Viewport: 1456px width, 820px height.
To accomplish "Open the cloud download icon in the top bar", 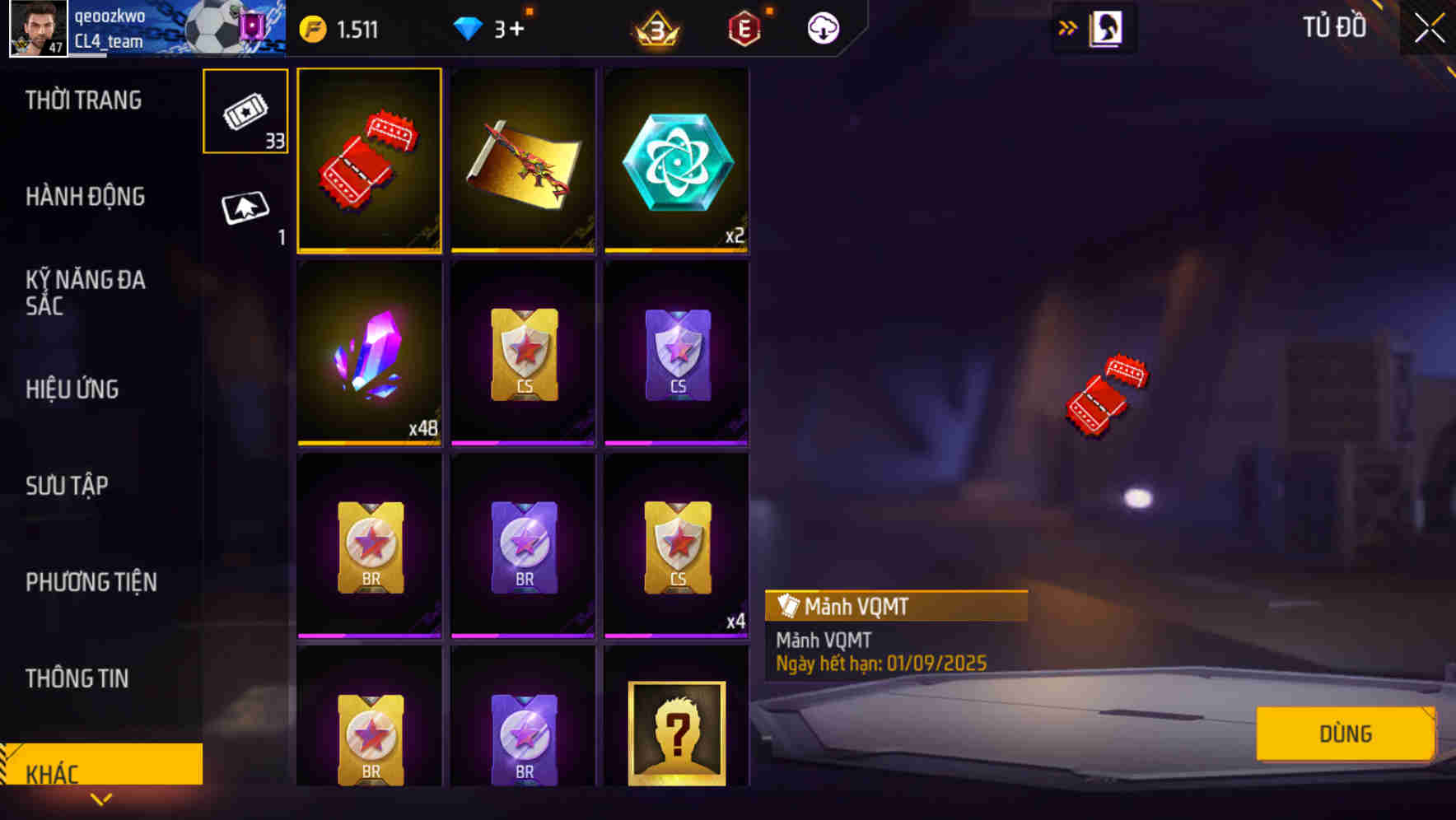I will (x=821, y=27).
